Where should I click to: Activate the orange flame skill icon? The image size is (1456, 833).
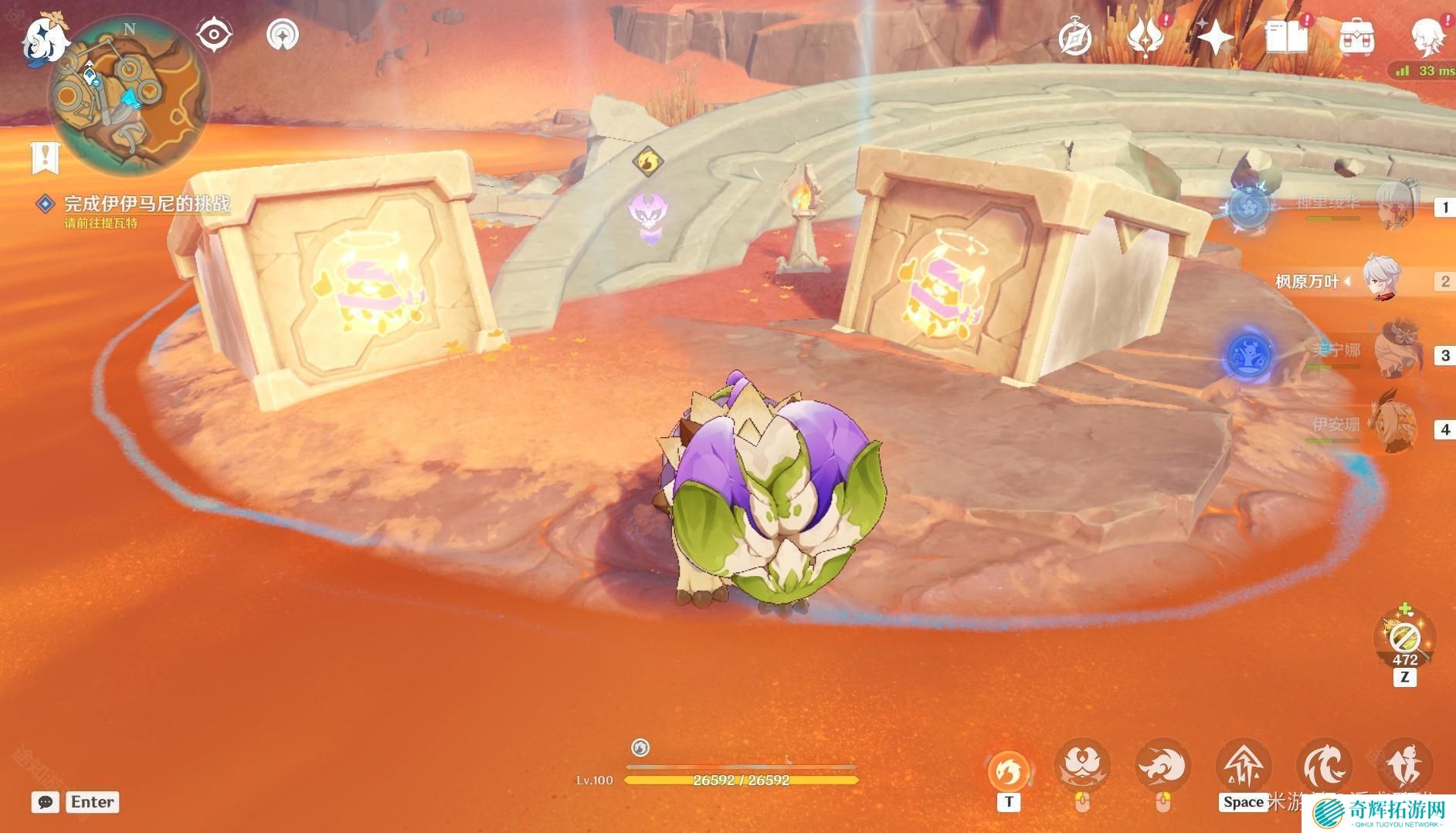[1008, 770]
